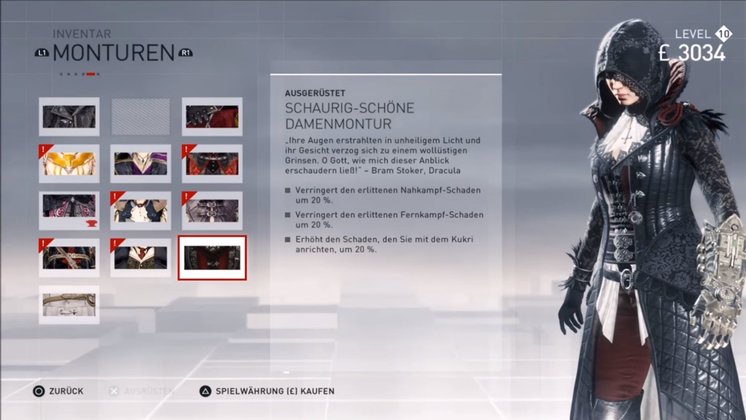Click the Zurück back button

pyautogui.click(x=60, y=390)
